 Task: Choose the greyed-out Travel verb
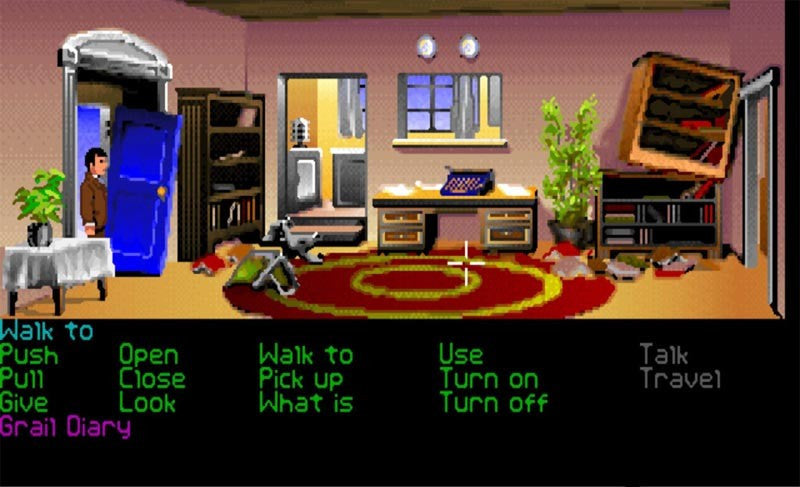(x=680, y=379)
